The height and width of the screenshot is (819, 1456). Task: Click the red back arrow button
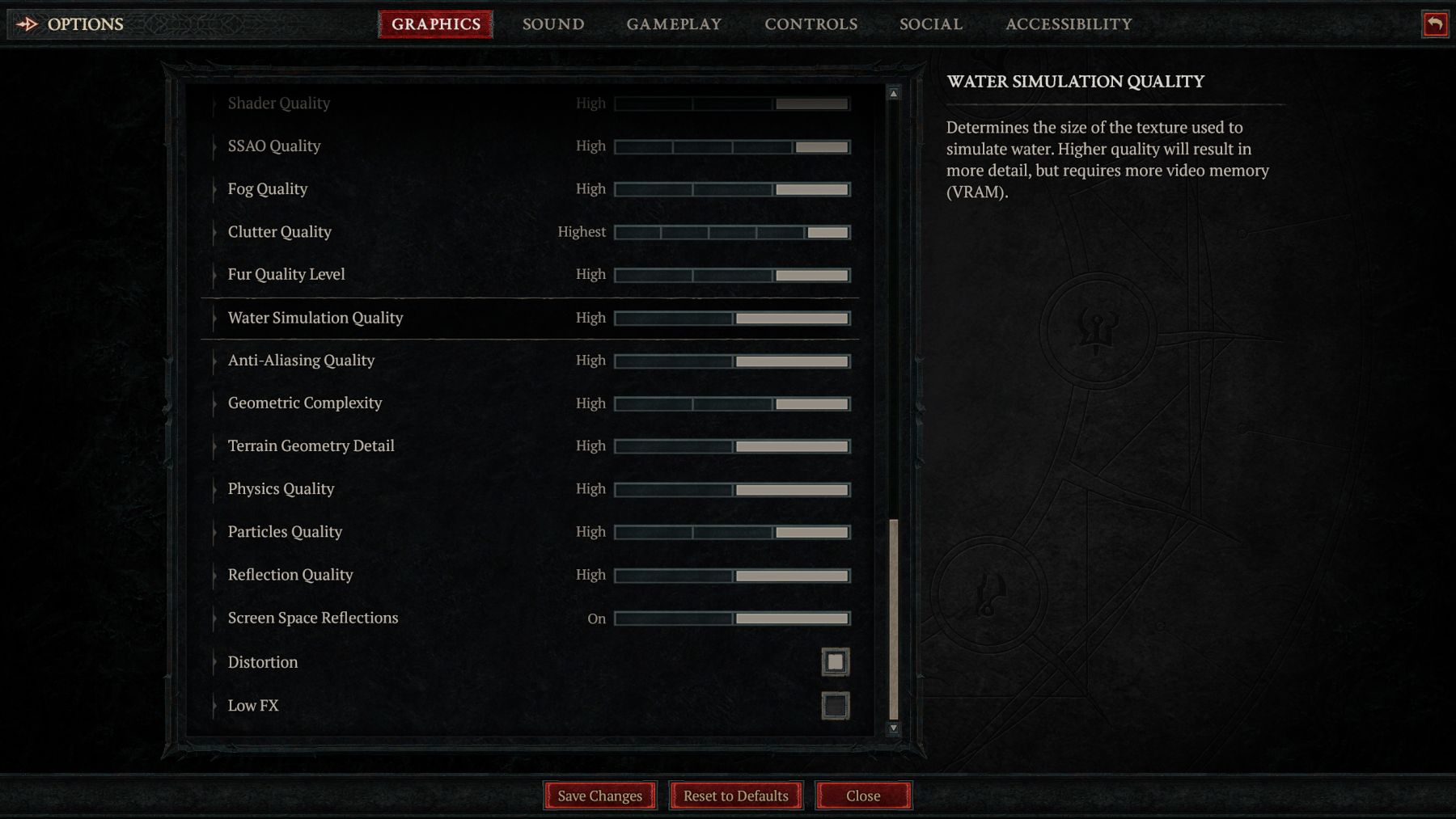[1435, 24]
